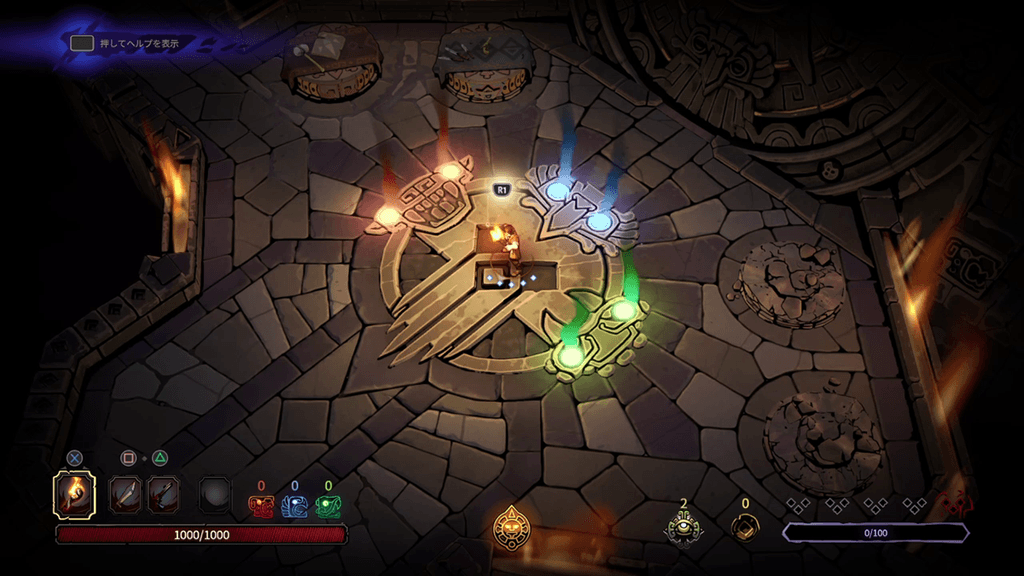Select the pistol weapon slot
The image size is (1024, 576).
(163, 494)
